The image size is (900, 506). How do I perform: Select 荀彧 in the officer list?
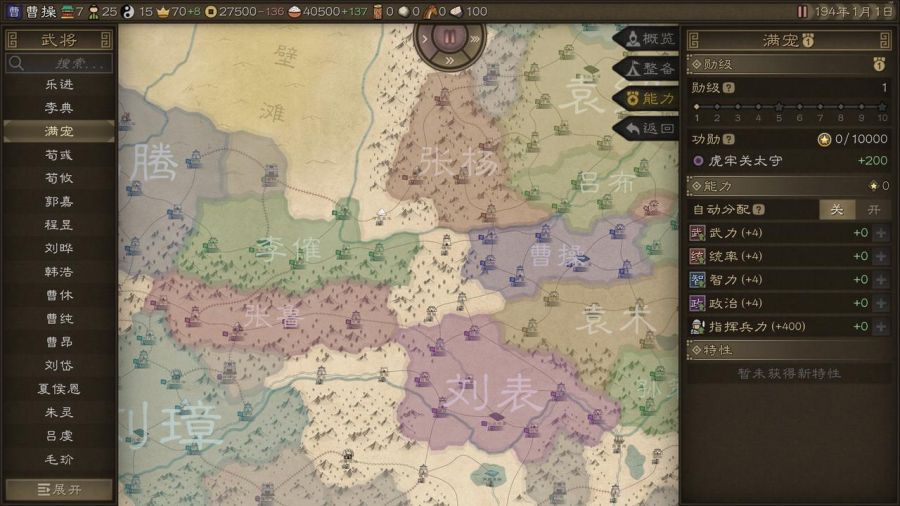58,154
